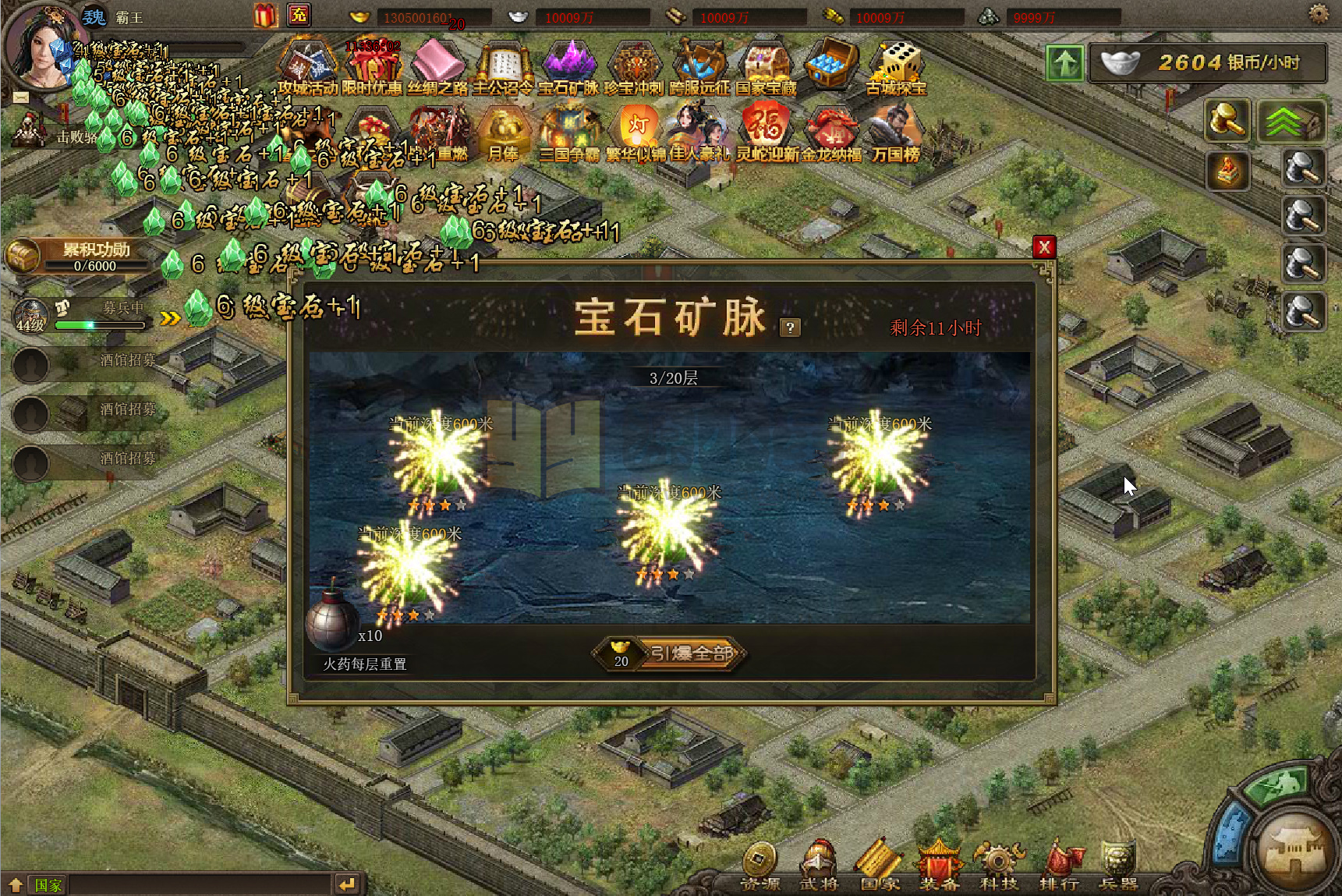Click the green arrows upgrade toggle
Viewport: 1342px width, 896px height.
coord(1292,122)
